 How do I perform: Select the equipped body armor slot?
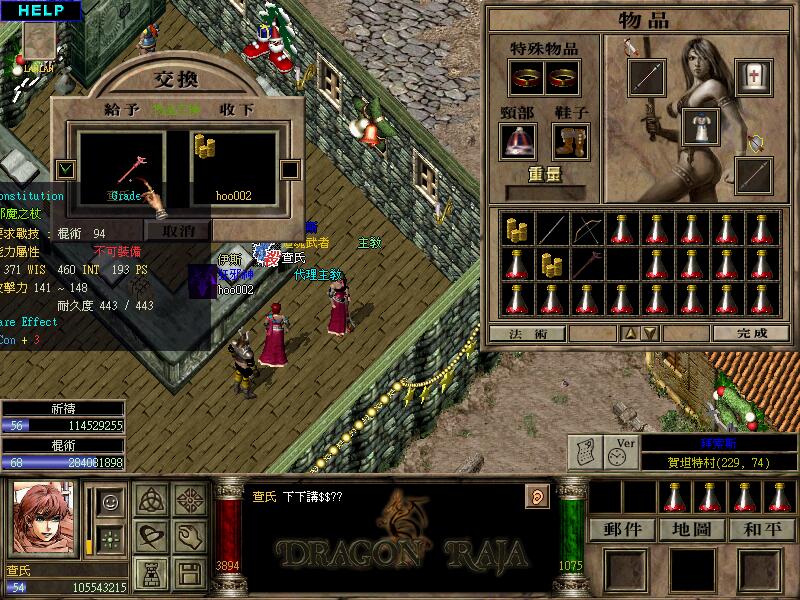pos(701,127)
